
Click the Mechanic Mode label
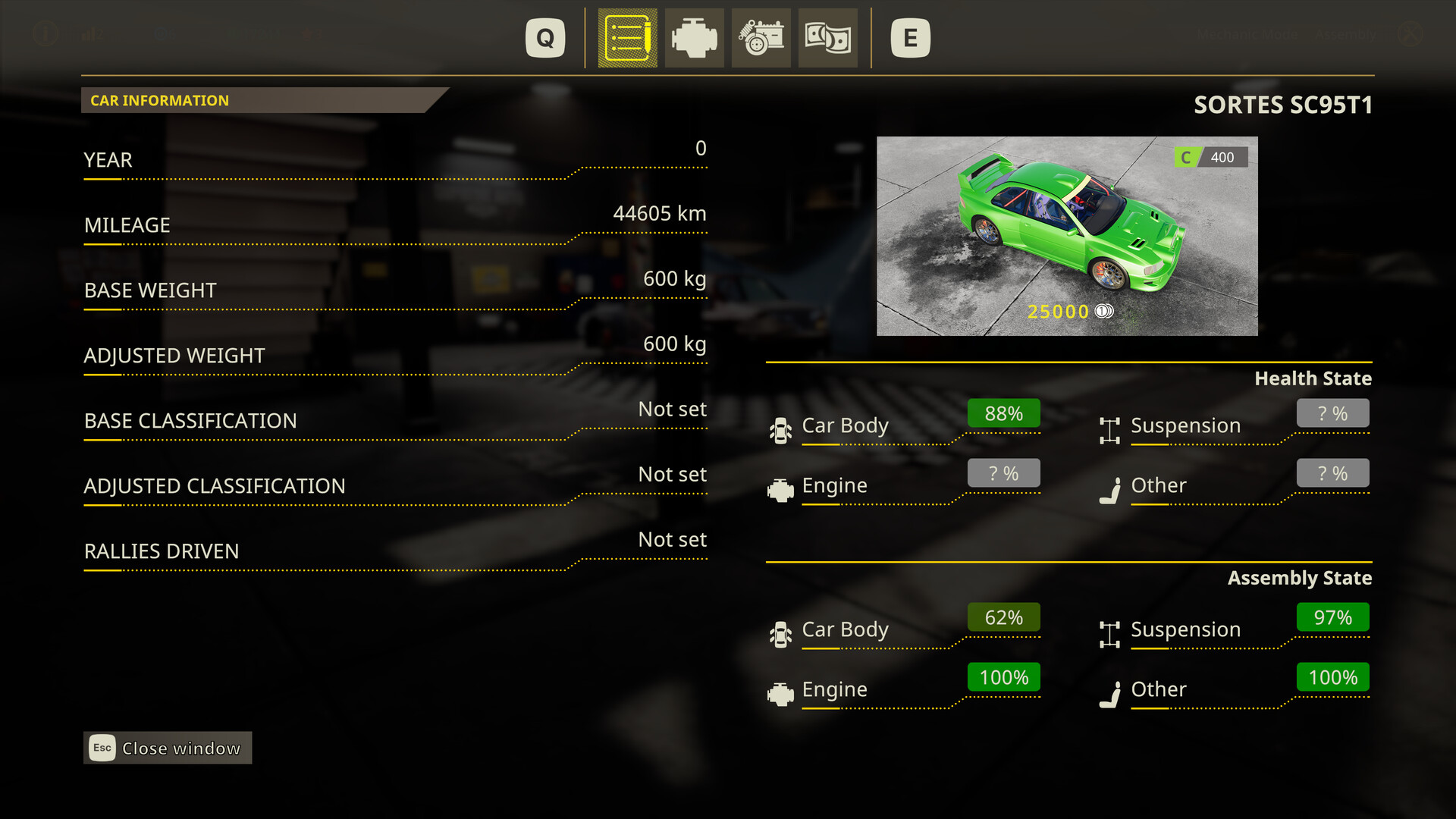tap(1247, 33)
